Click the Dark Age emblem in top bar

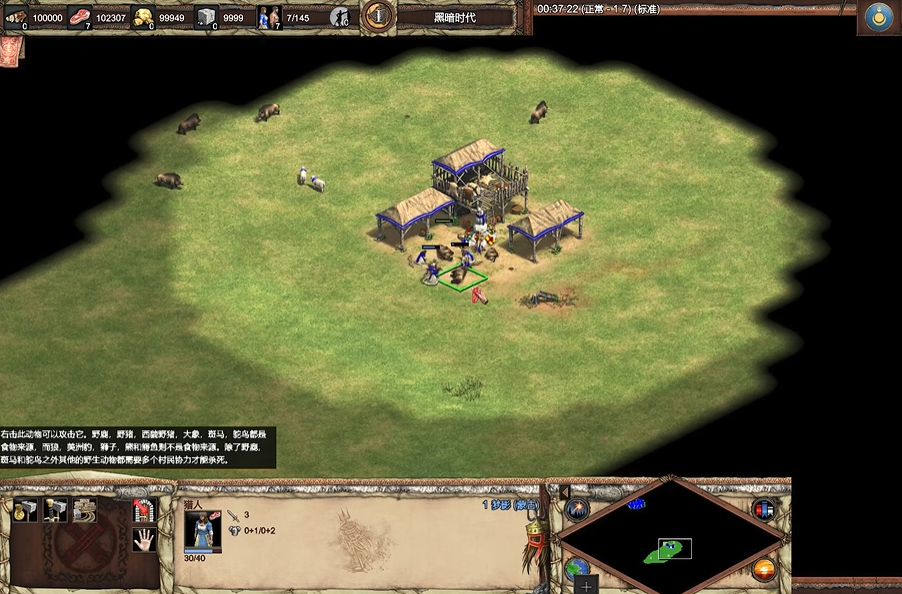click(378, 16)
